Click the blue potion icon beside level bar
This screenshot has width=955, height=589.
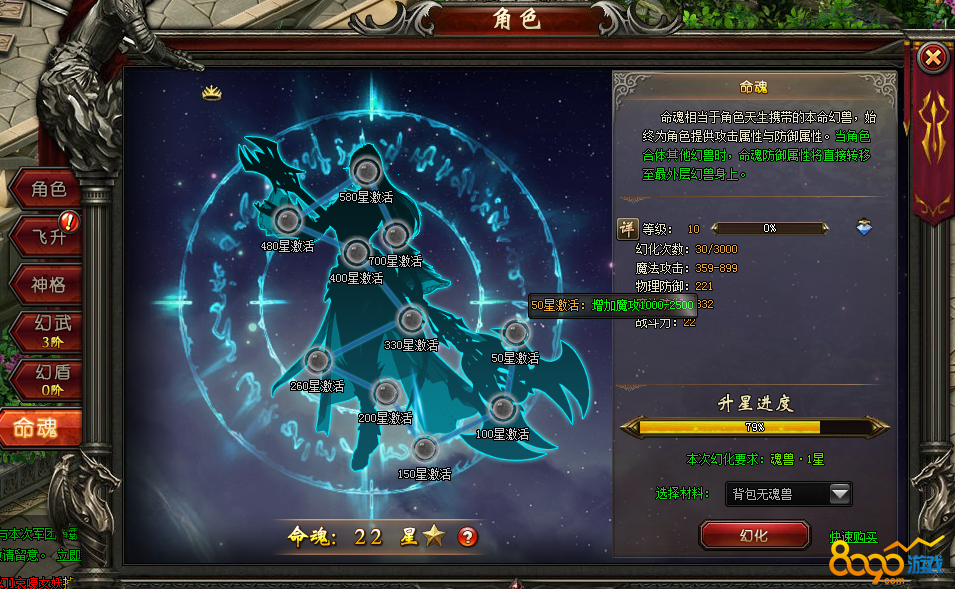[864, 228]
